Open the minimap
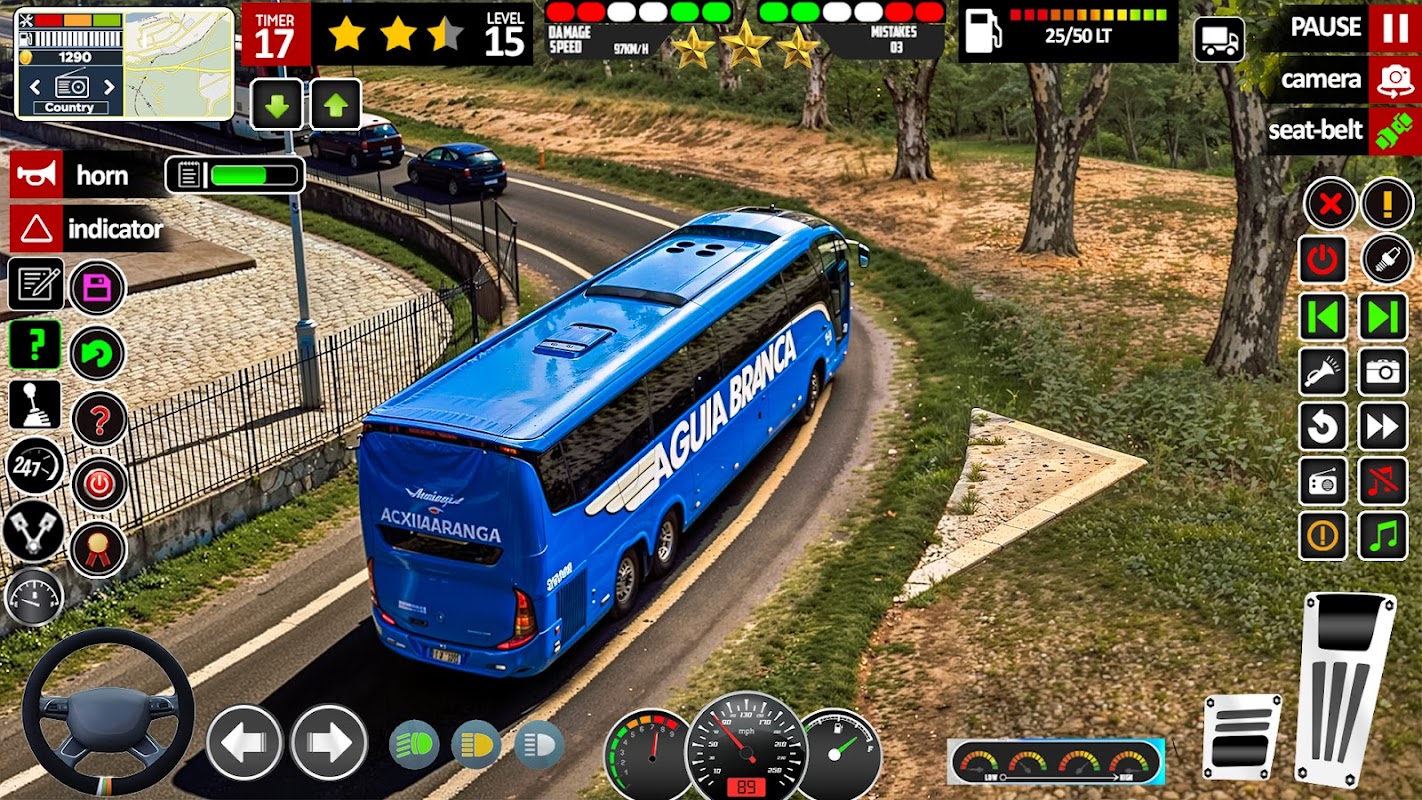This screenshot has height=800, width=1422. (177, 64)
